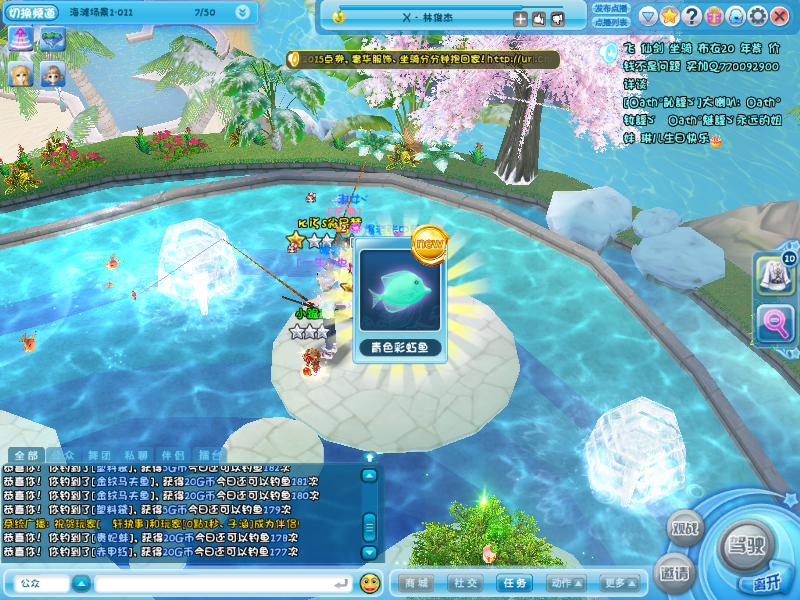Open the help question mark icon

pyautogui.click(x=691, y=17)
